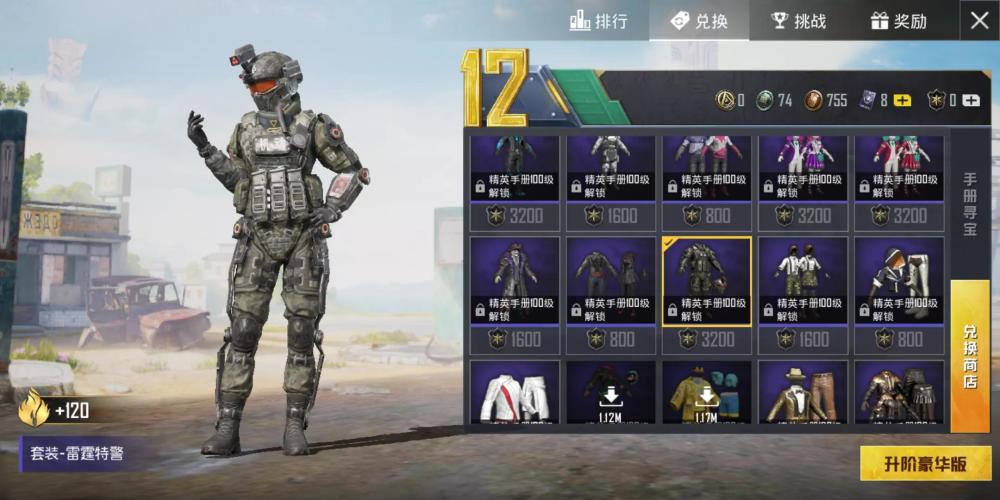Select the 兑换 exchange tab
The height and width of the screenshot is (500, 1000).
tap(699, 21)
